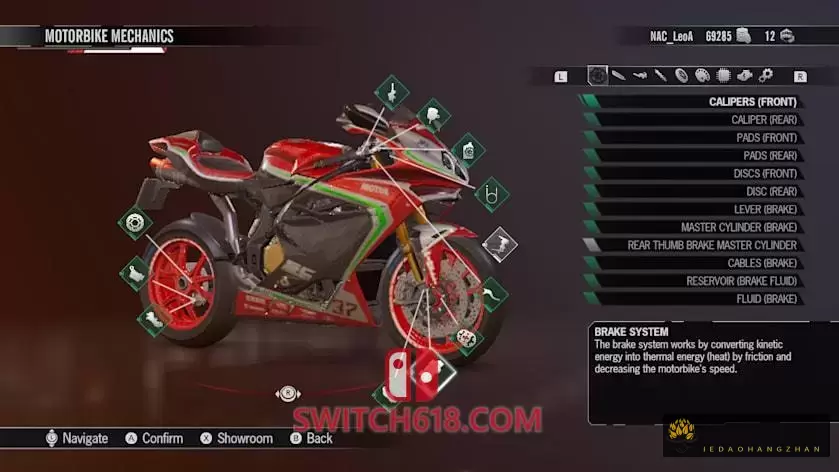The width and height of the screenshot is (839, 472).
Task: Select the U-shaped cable marker on the bike
Action: click(x=491, y=191)
